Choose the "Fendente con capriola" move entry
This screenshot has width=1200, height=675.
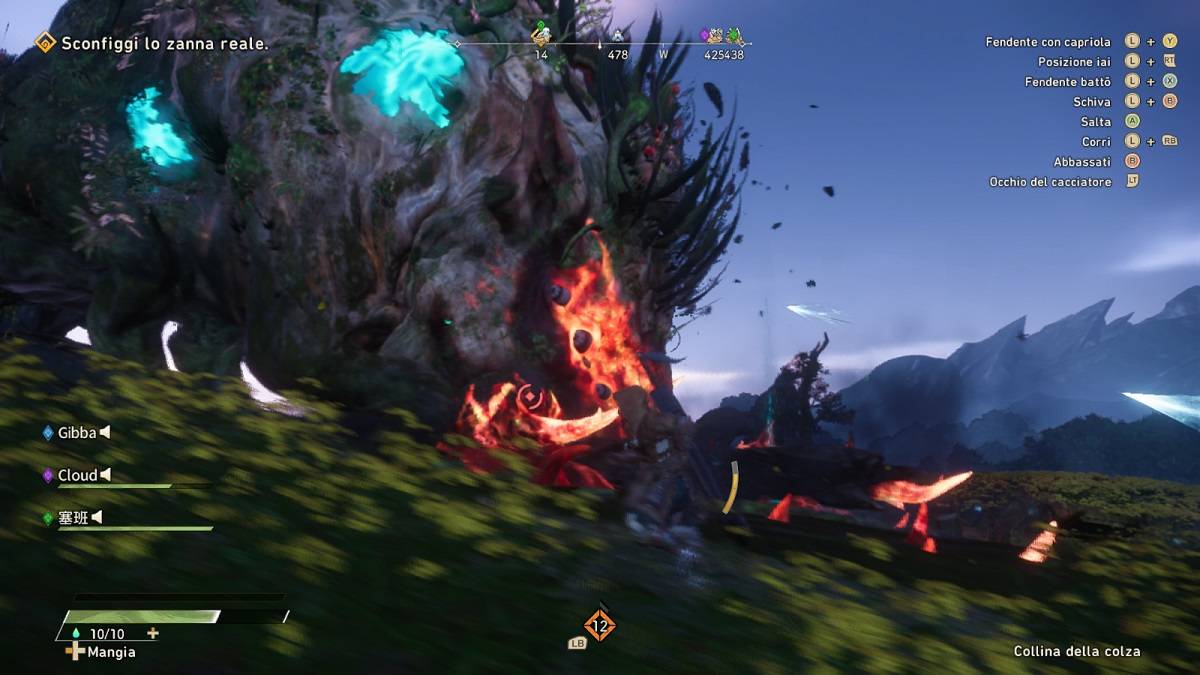(x=1047, y=42)
